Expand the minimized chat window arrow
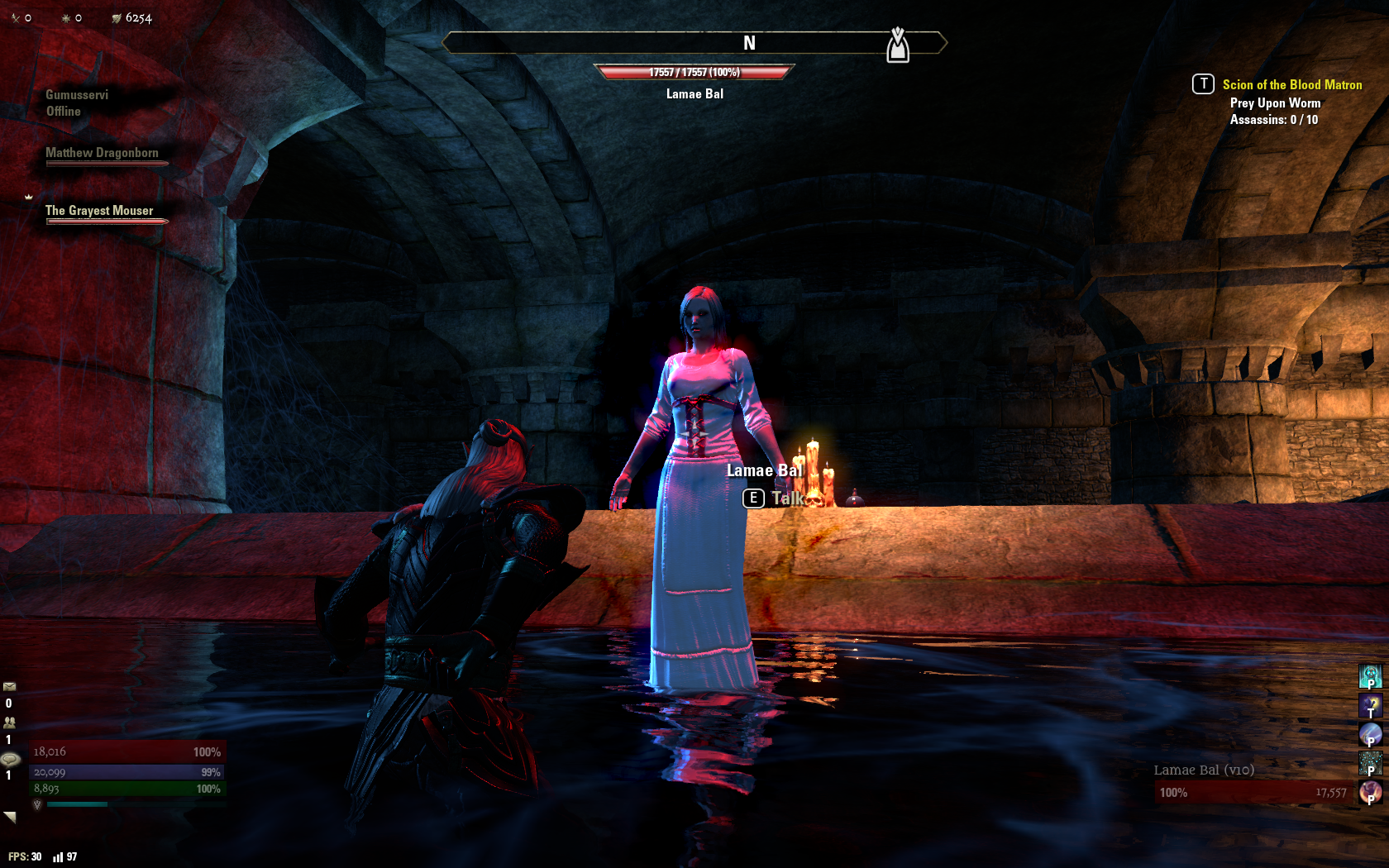Viewport: 1389px width, 868px height. tap(10, 817)
